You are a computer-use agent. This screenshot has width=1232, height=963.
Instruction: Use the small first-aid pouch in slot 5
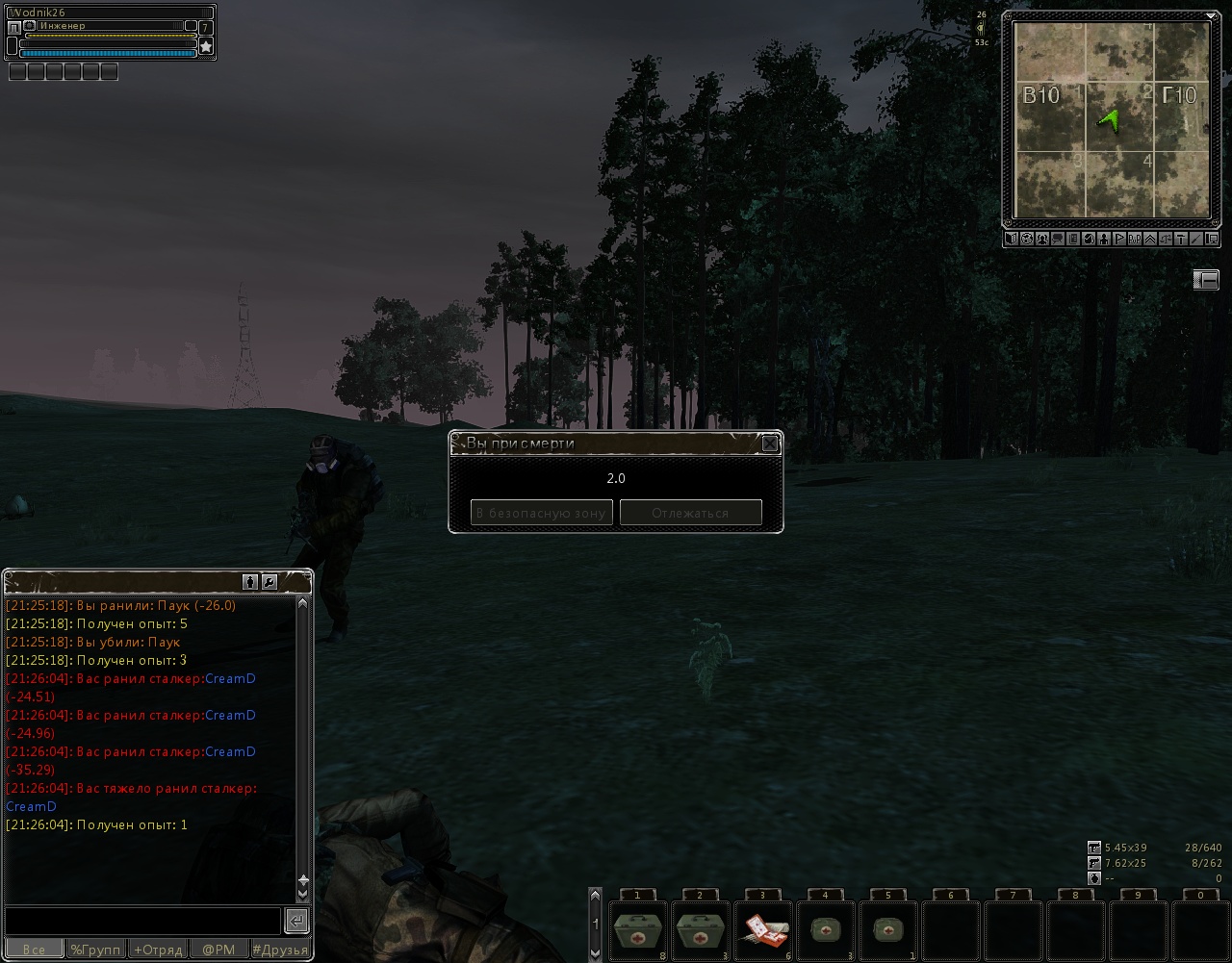pos(886,931)
